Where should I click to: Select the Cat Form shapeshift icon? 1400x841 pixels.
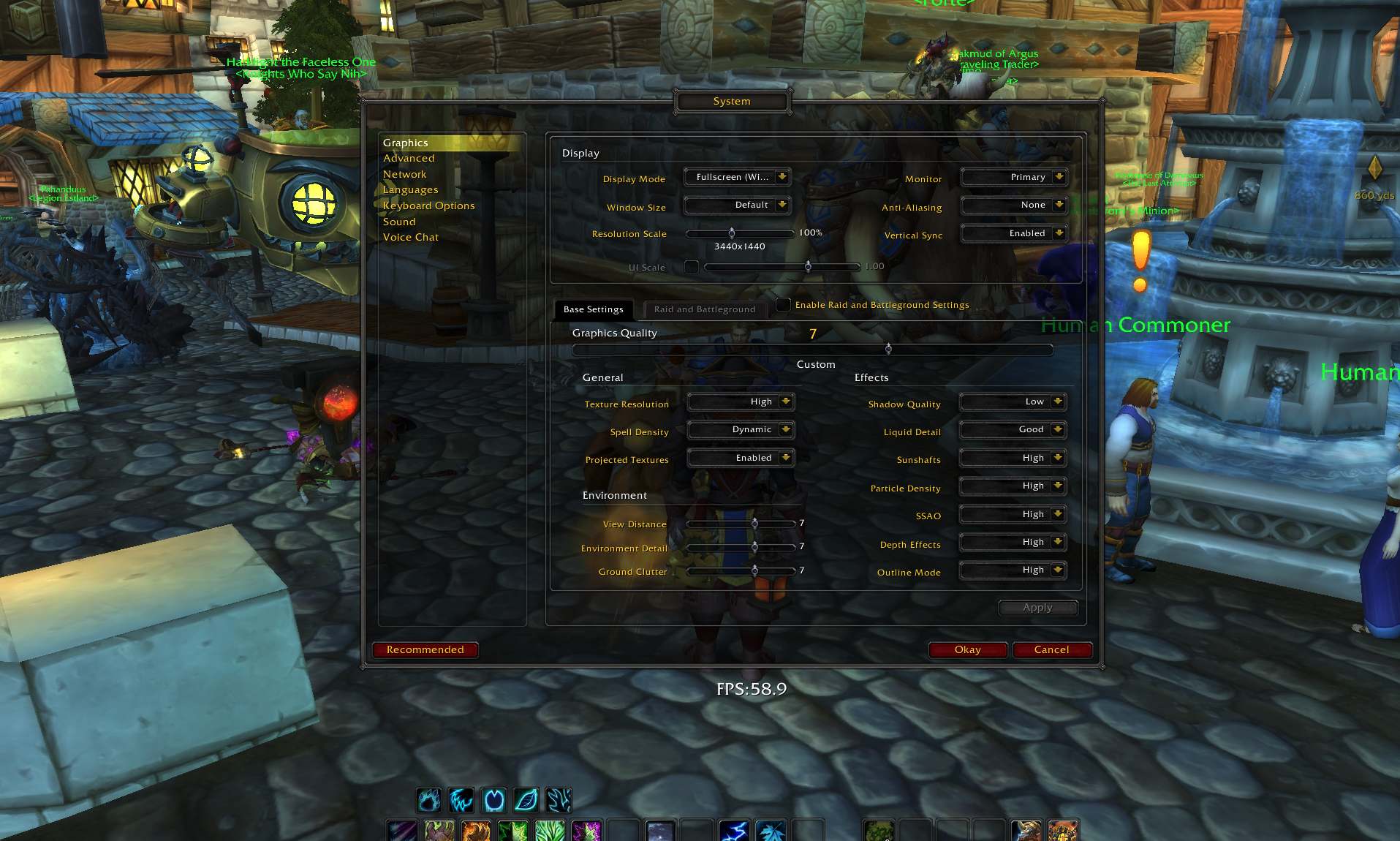pos(461,800)
